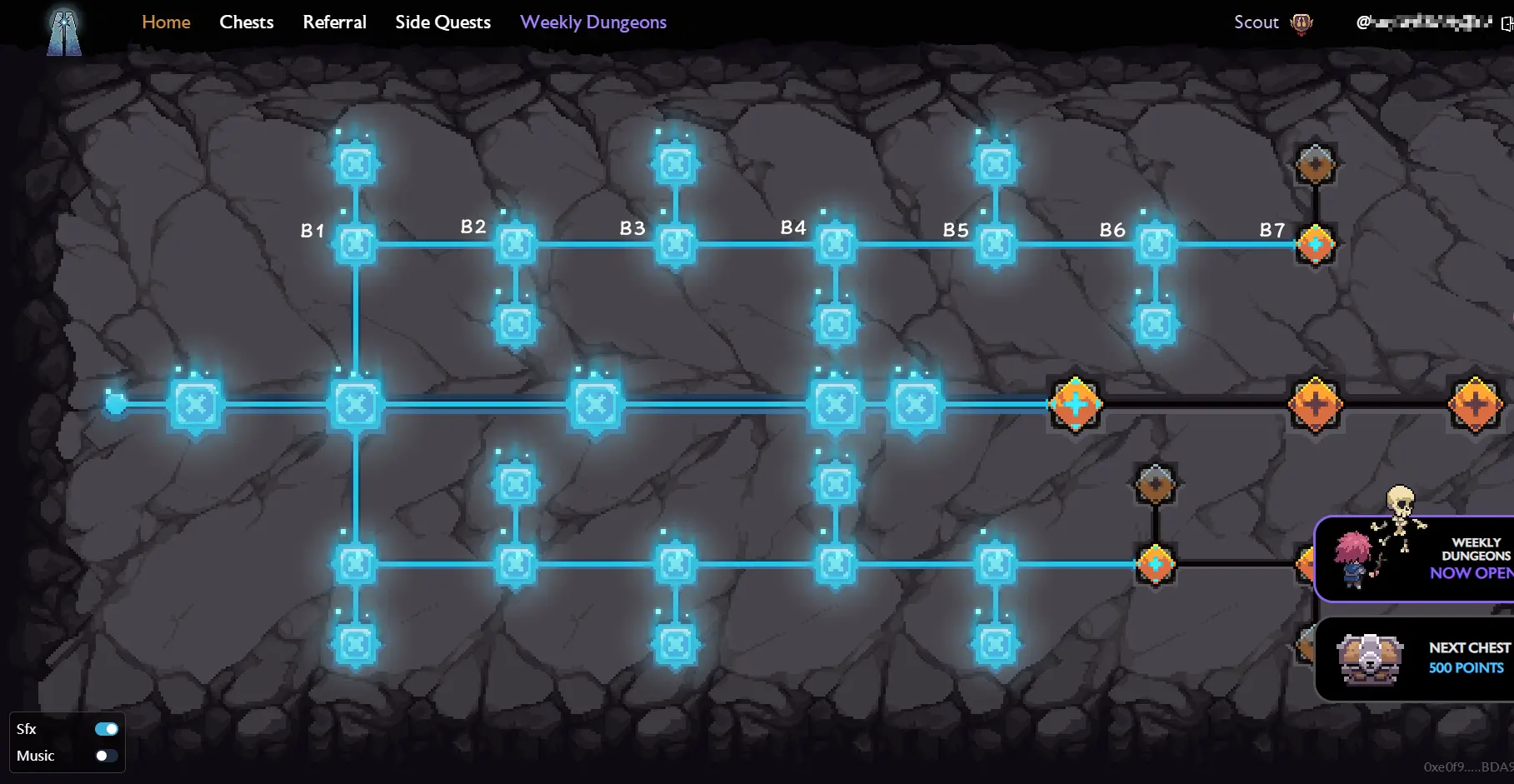Choose the B2 dungeon node

516,244
